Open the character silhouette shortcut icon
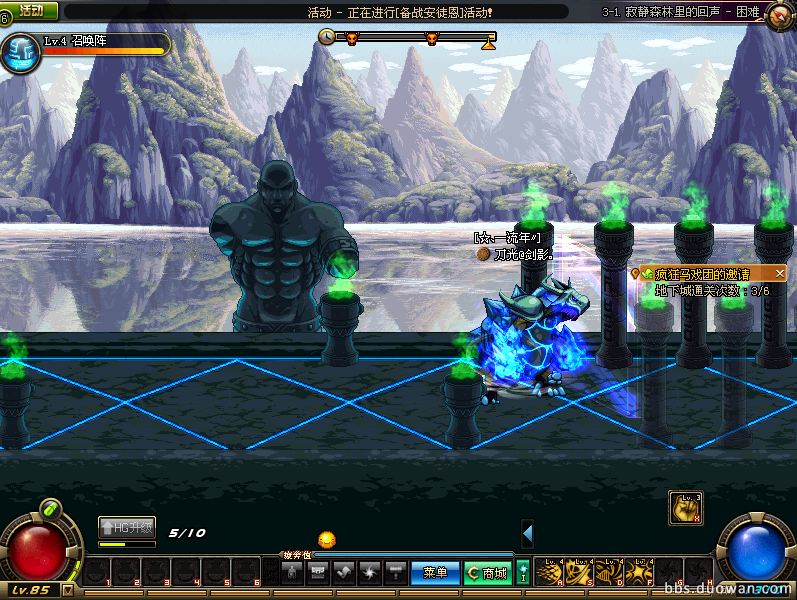 tap(291, 572)
